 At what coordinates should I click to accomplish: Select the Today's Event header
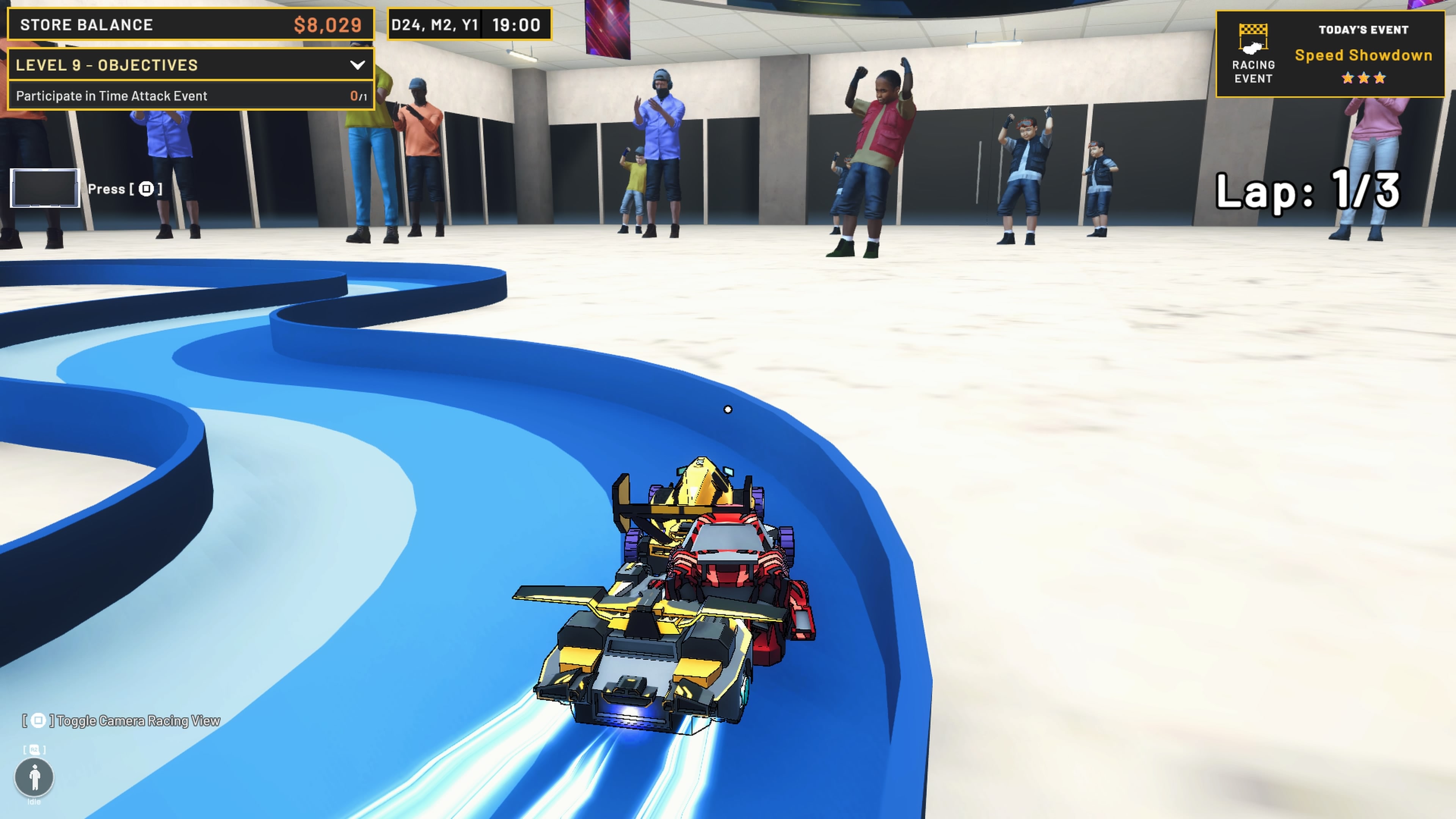1364,30
